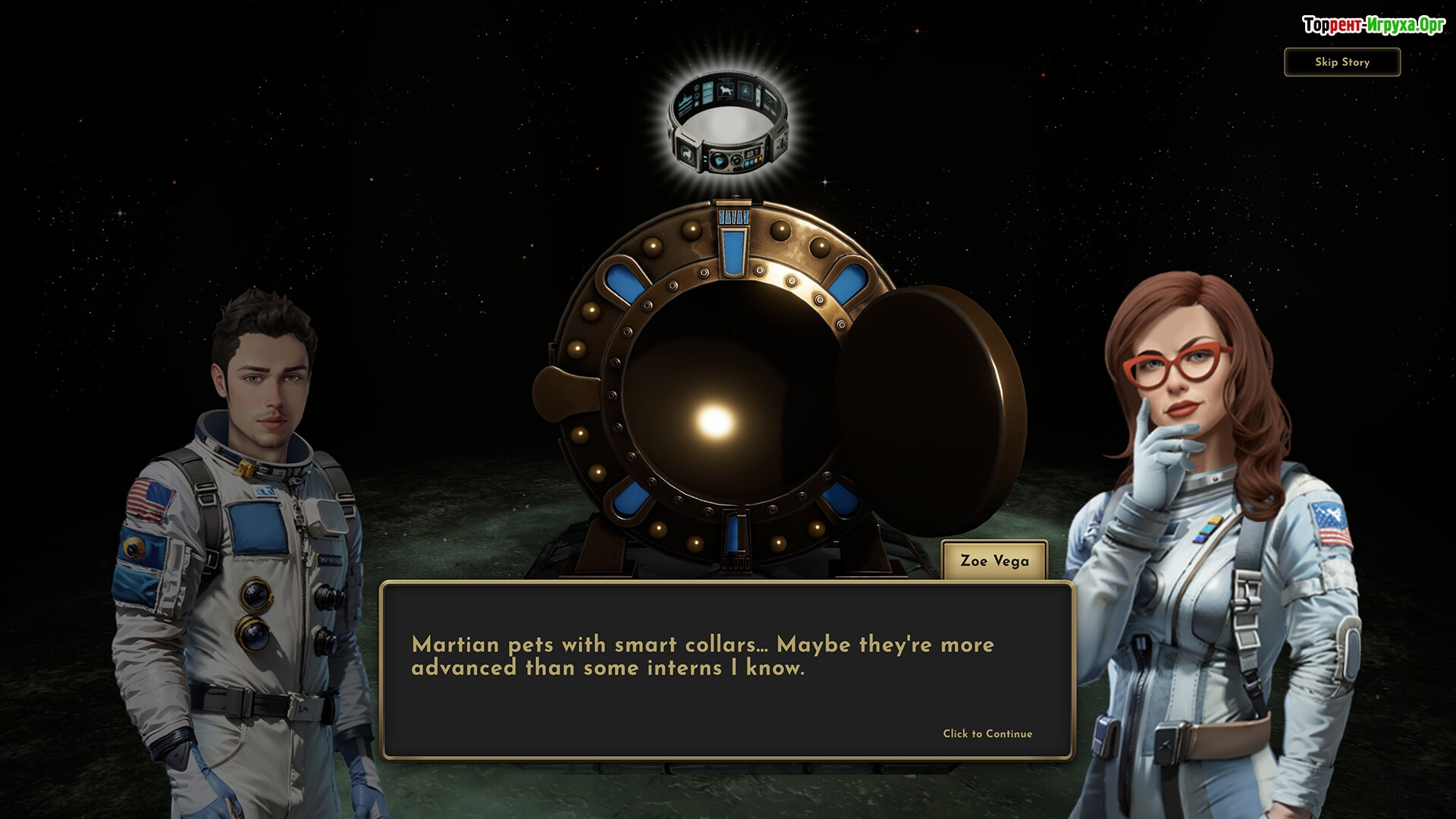Skip the story cutscene
Image resolution: width=1456 pixels, height=819 pixels.
[1341, 62]
